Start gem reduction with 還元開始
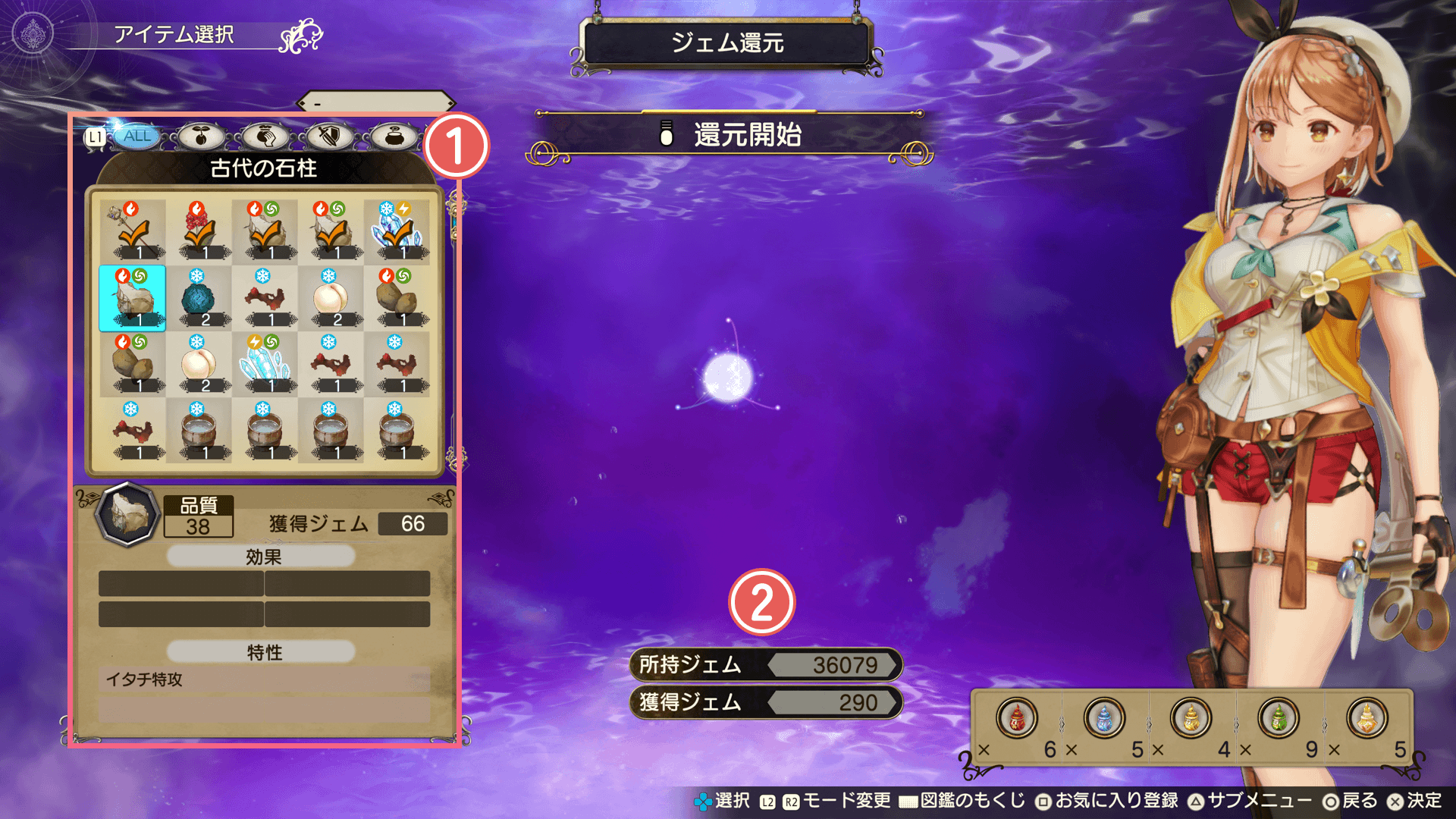The image size is (1456, 819). tap(730, 135)
